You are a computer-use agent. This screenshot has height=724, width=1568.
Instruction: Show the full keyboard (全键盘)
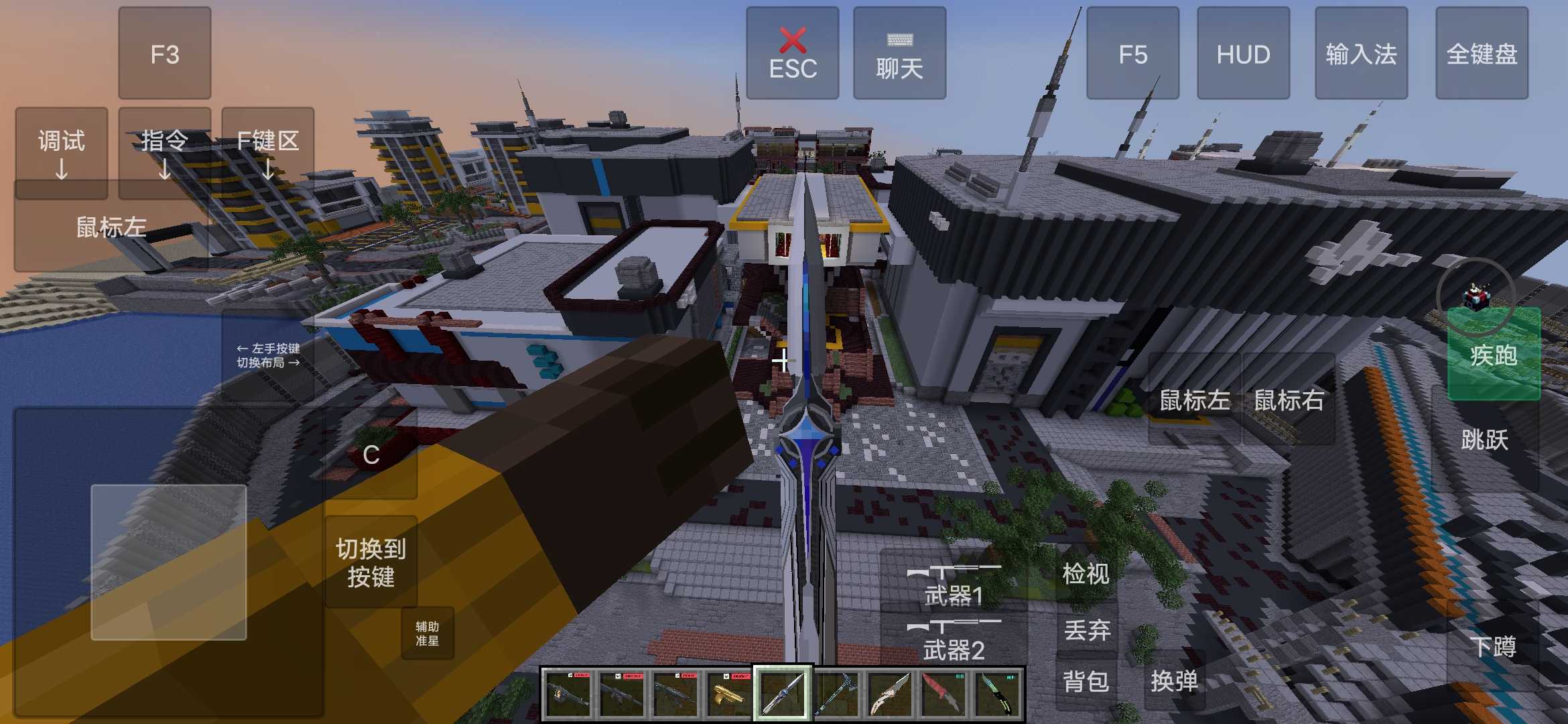(x=1482, y=54)
